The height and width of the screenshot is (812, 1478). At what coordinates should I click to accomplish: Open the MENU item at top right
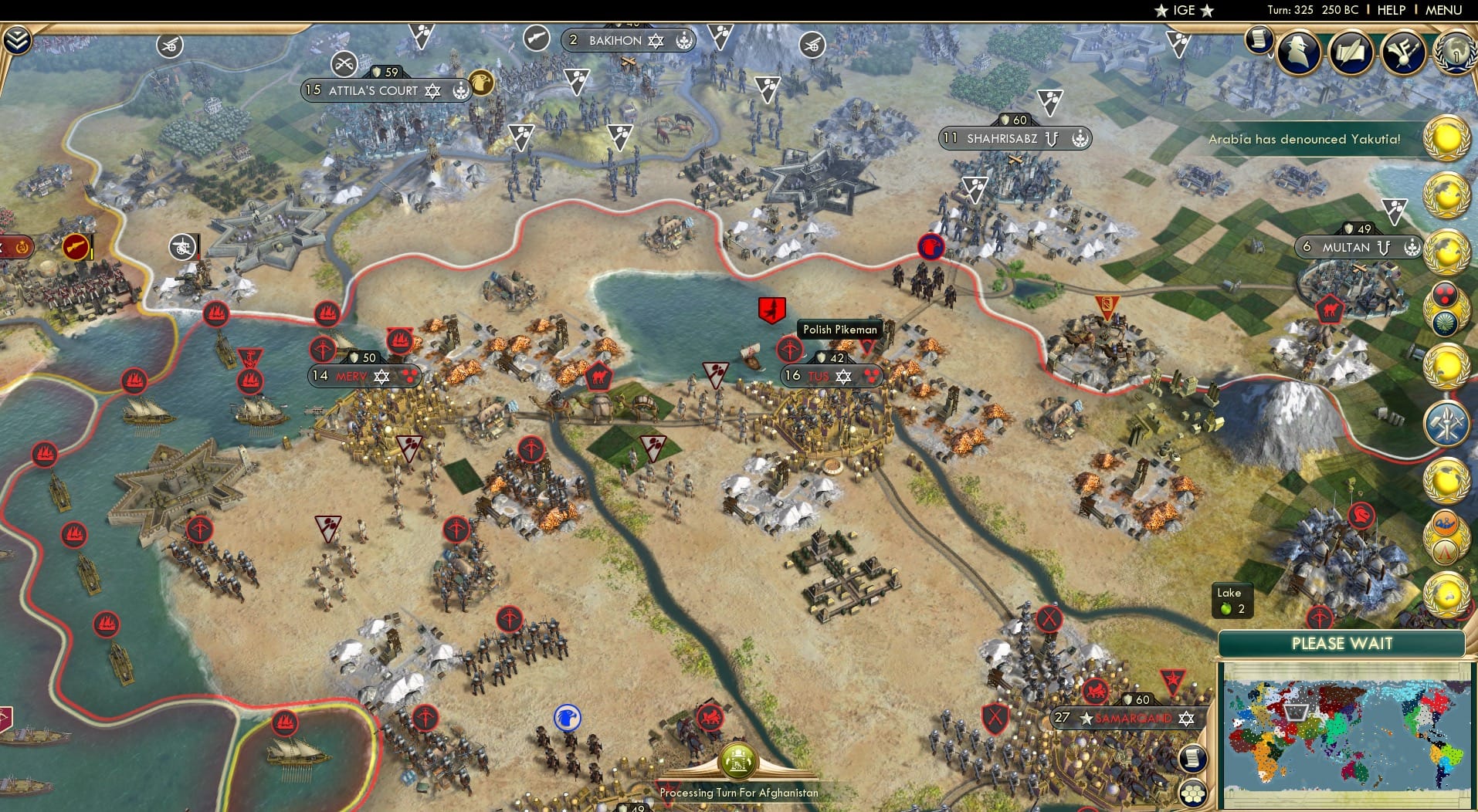pyautogui.click(x=1443, y=10)
